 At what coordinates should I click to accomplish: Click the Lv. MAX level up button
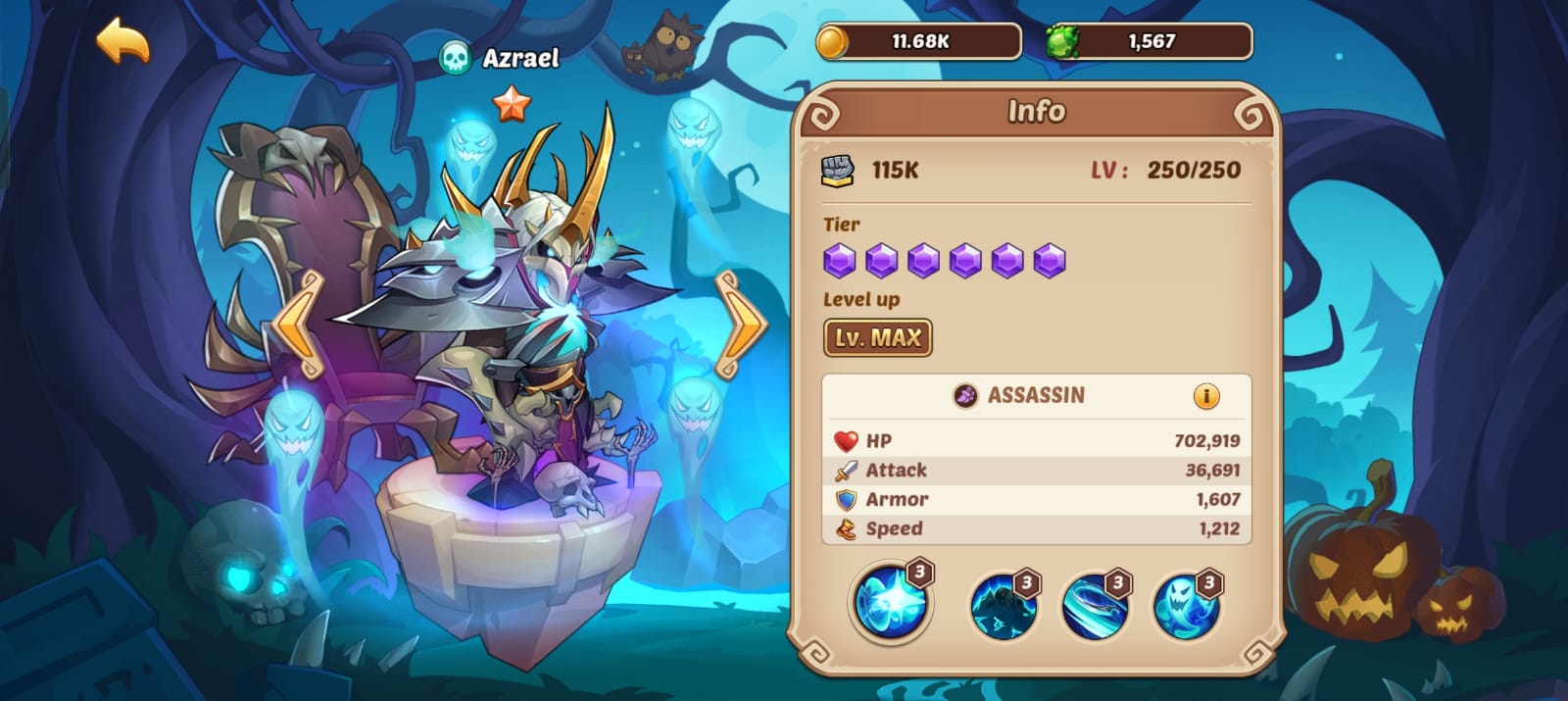coord(877,338)
